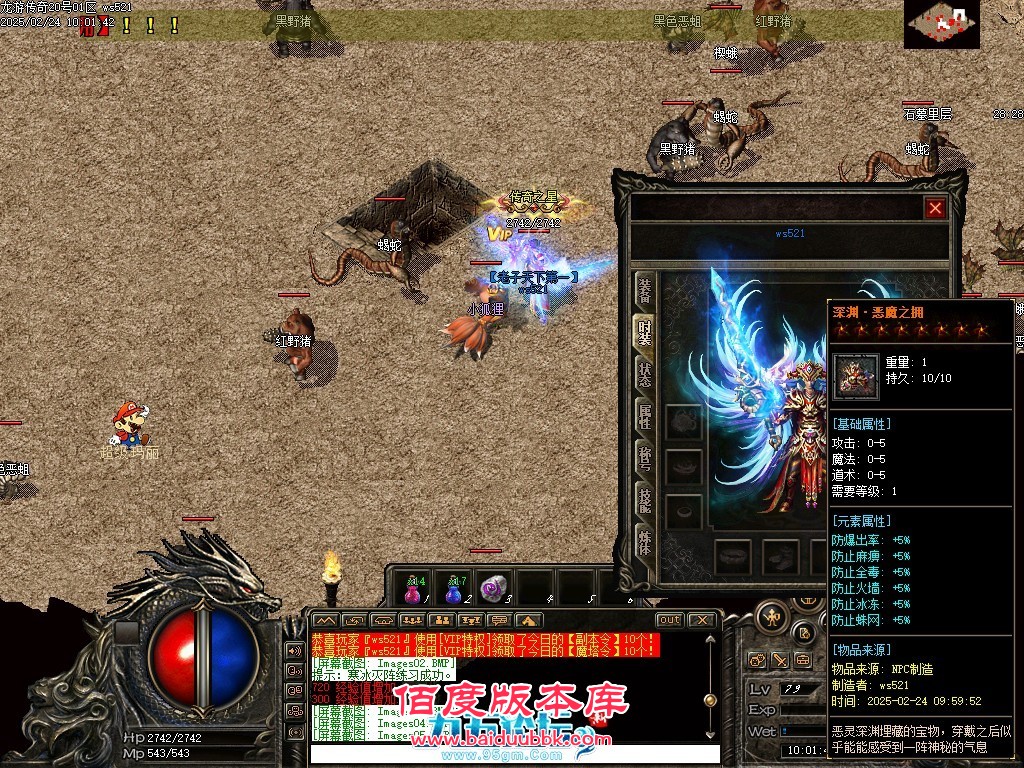Screen dimensions: 1024x768
Task: Close the chat panel with its X button
Action: 702,620
